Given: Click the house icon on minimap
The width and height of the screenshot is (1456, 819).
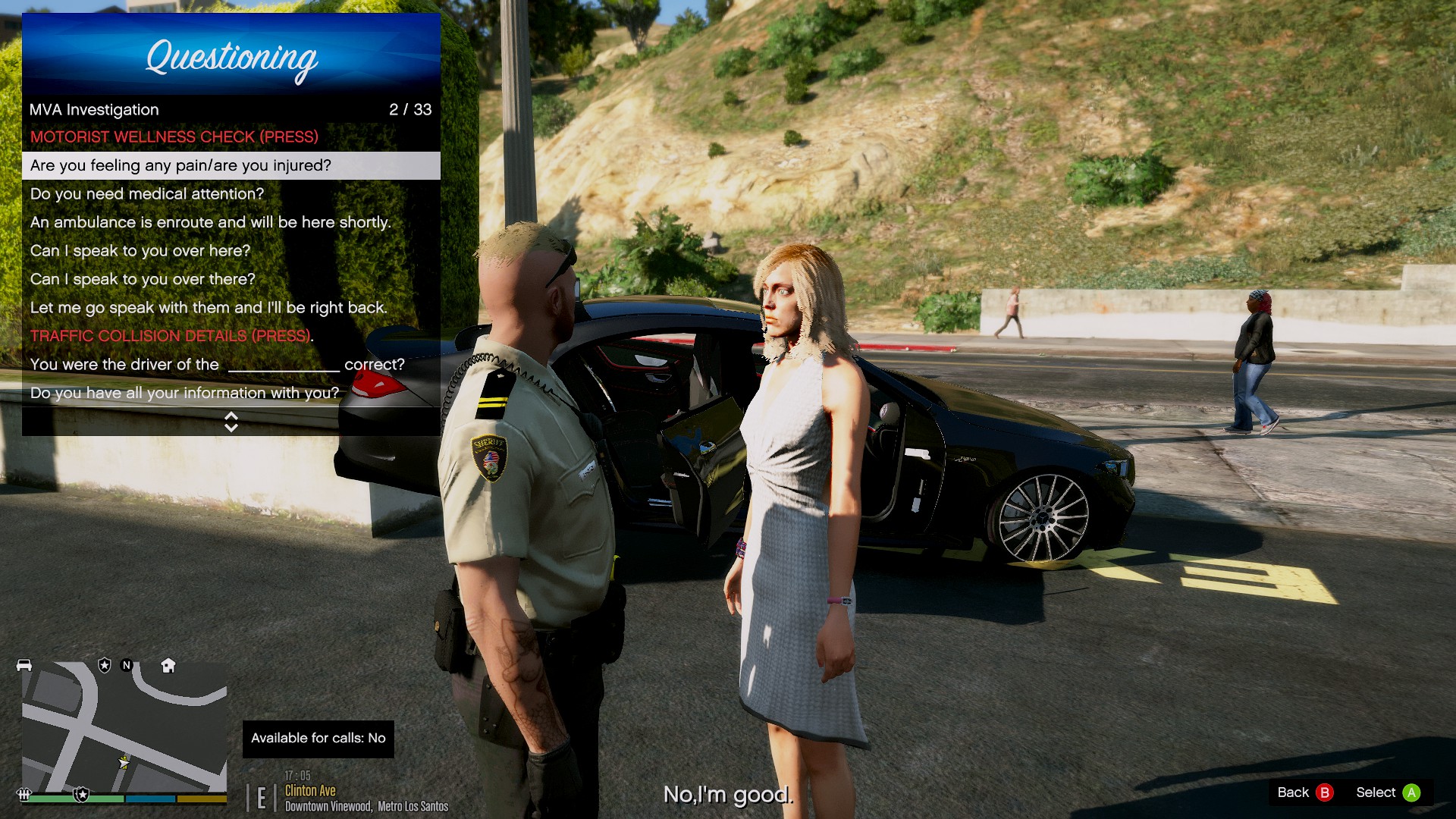Looking at the screenshot, I should [x=168, y=666].
